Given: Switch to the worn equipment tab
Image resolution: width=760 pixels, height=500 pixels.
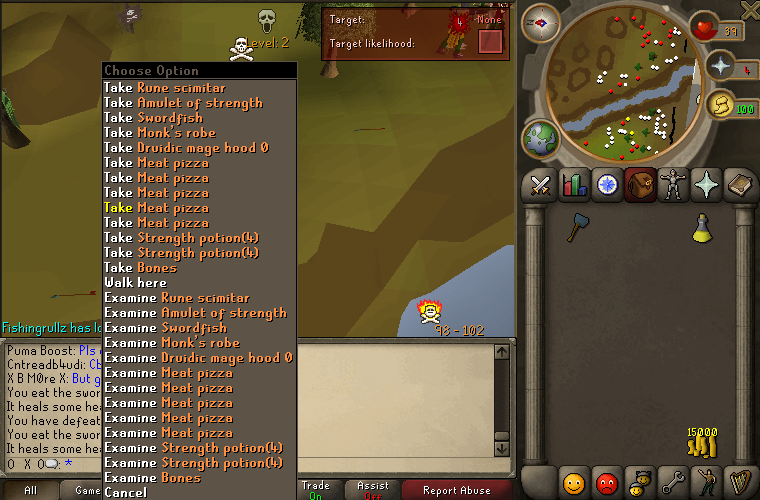Looking at the screenshot, I should coord(672,185).
